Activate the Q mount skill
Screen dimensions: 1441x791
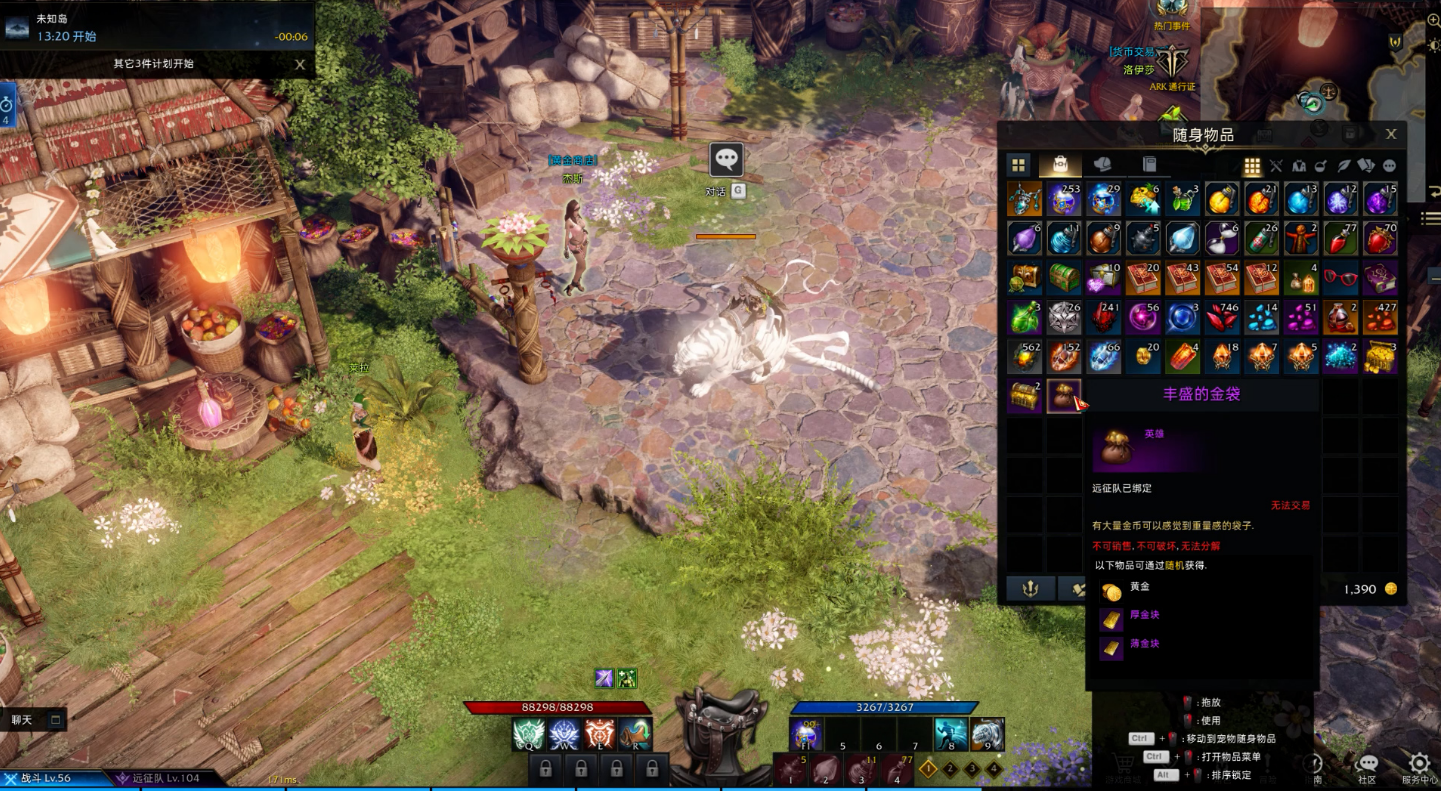(x=529, y=735)
